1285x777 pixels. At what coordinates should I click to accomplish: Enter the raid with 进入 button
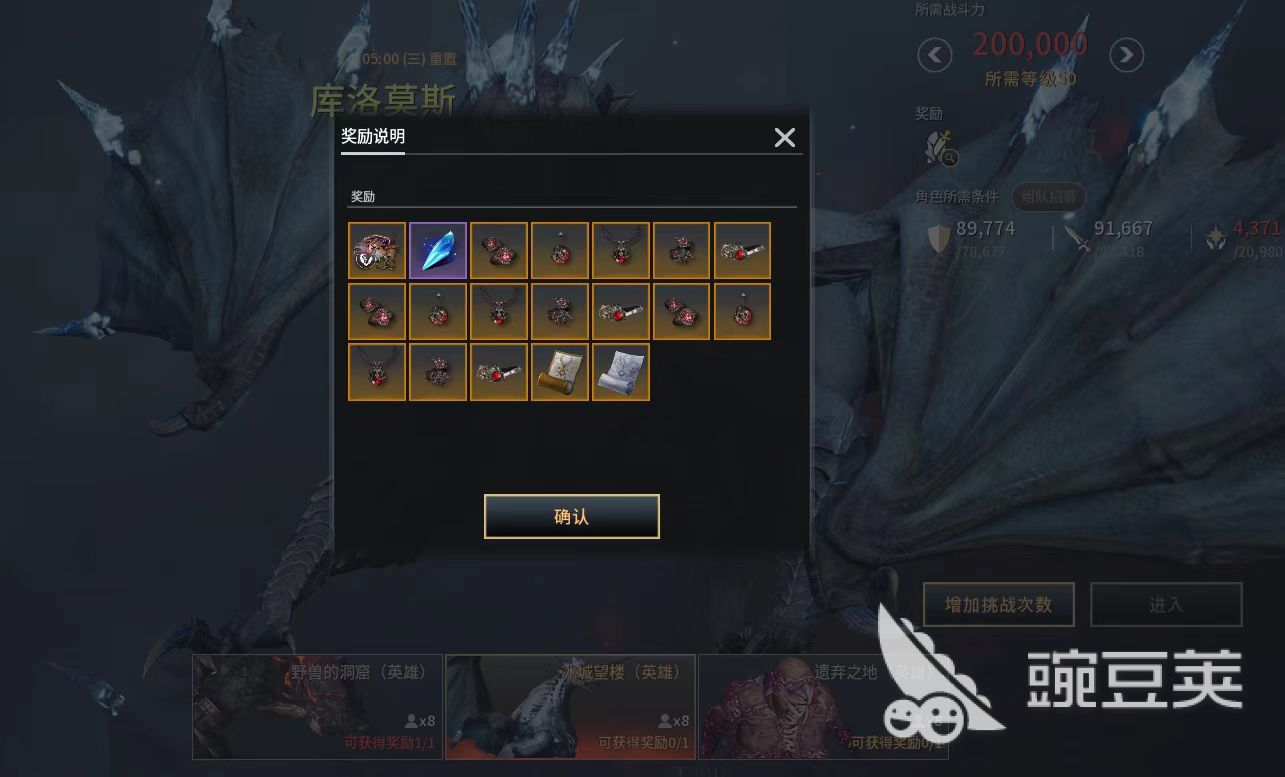1166,605
